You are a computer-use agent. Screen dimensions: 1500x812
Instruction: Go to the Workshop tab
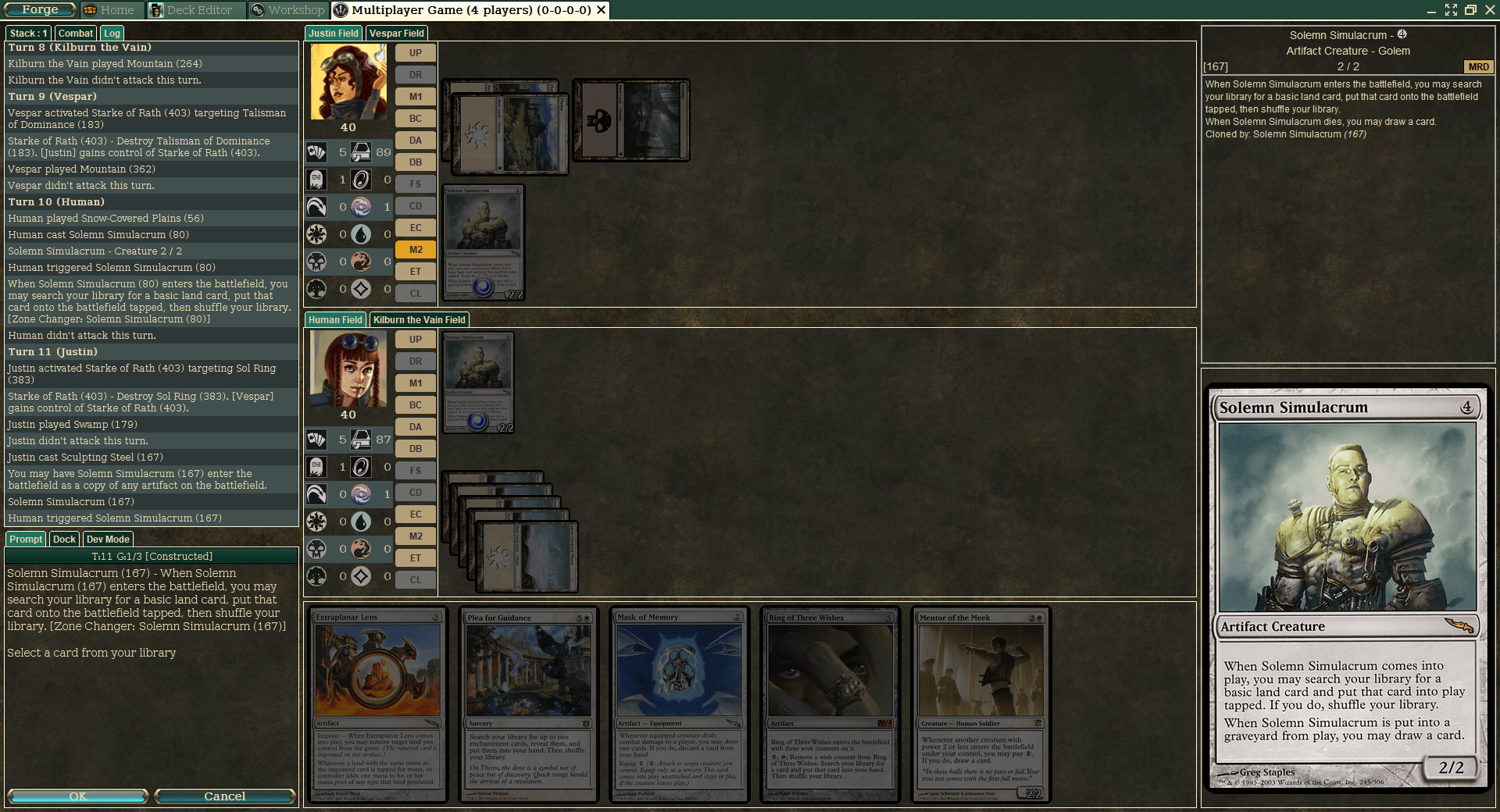tap(288, 10)
